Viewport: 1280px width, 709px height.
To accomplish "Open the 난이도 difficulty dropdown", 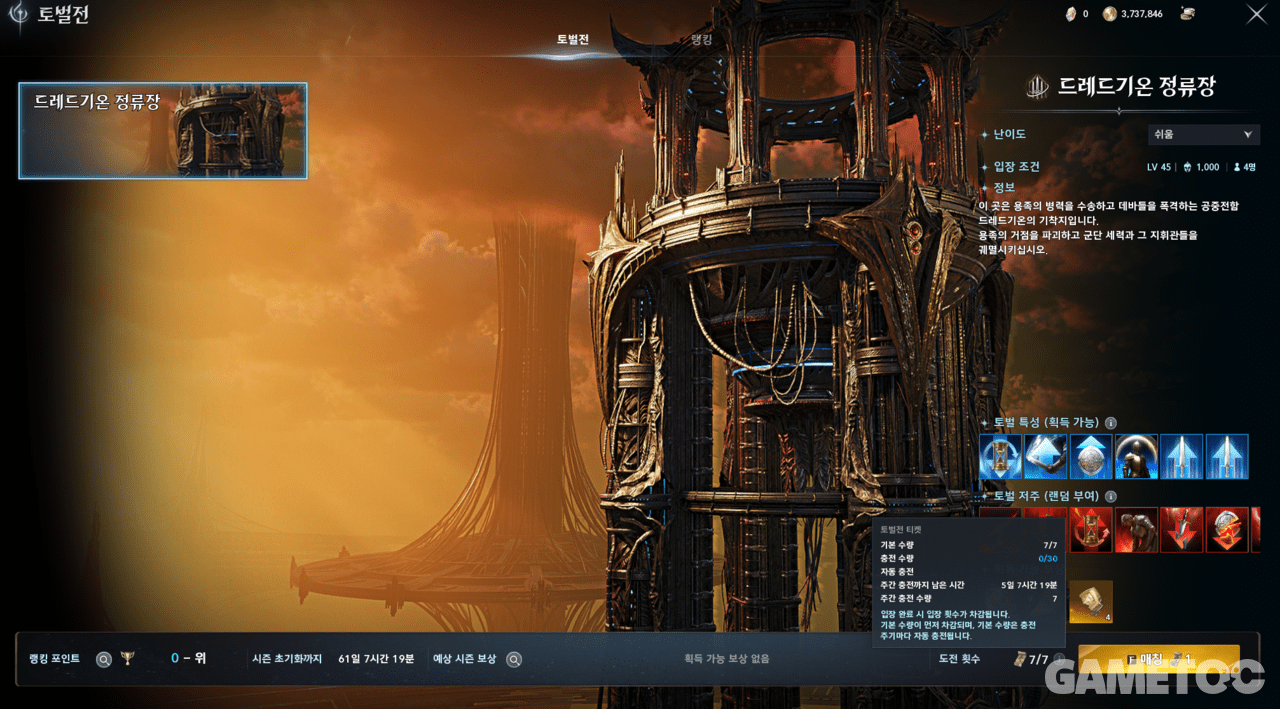I will pyautogui.click(x=1203, y=134).
